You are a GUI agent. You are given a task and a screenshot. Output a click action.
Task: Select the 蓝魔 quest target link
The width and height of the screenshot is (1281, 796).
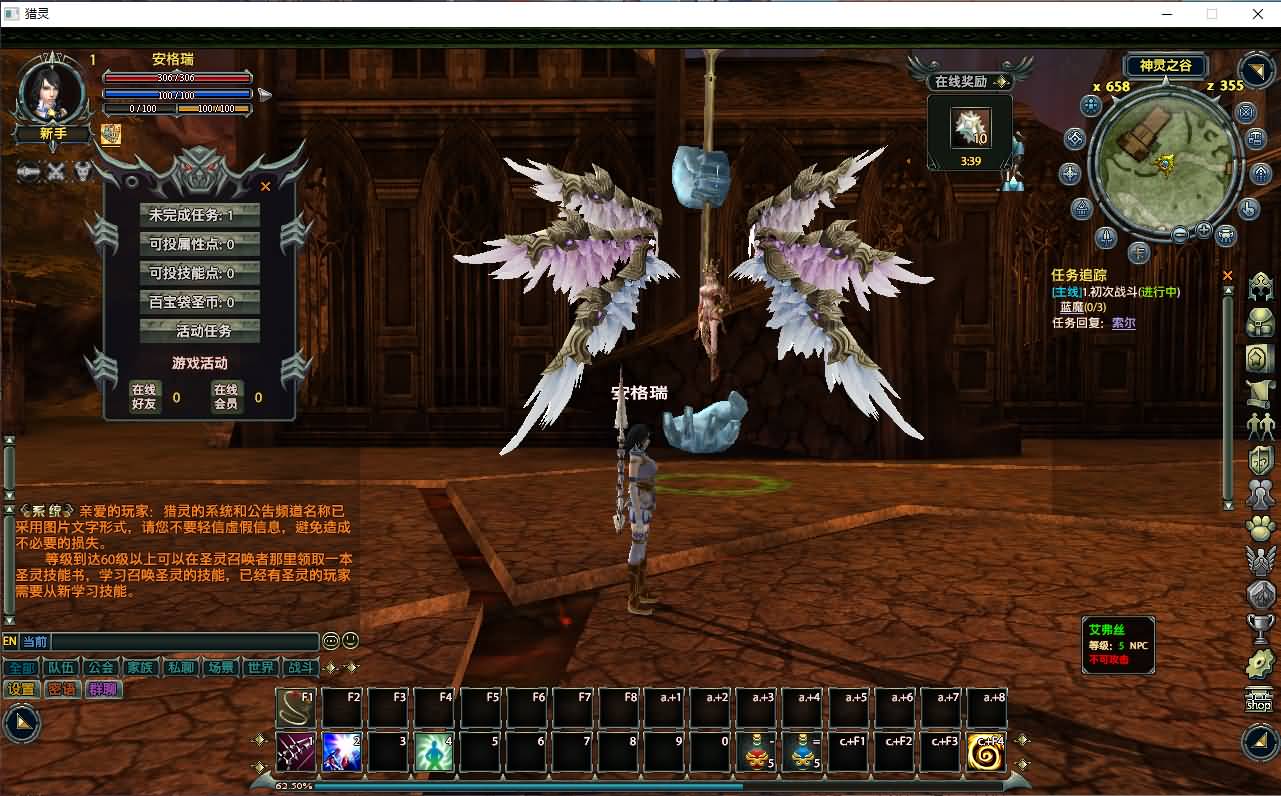click(x=1071, y=307)
